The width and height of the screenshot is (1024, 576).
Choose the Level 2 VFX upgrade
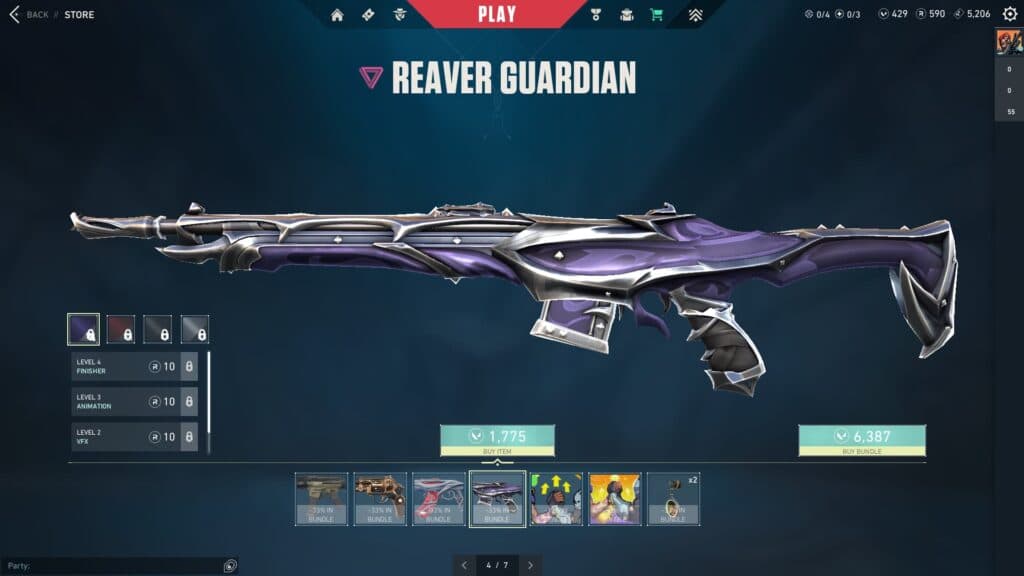click(x=134, y=437)
